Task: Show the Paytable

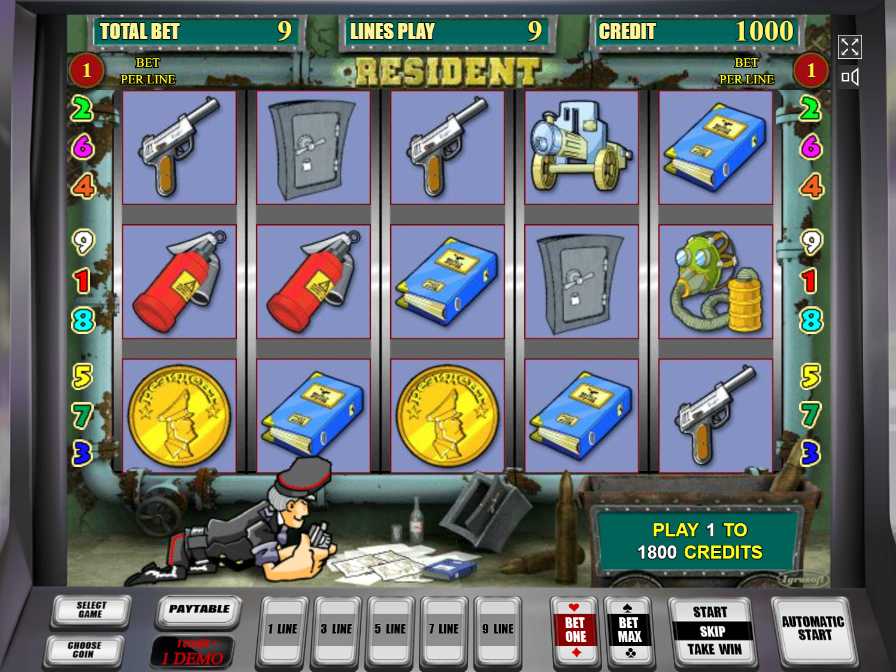Action: [199, 610]
